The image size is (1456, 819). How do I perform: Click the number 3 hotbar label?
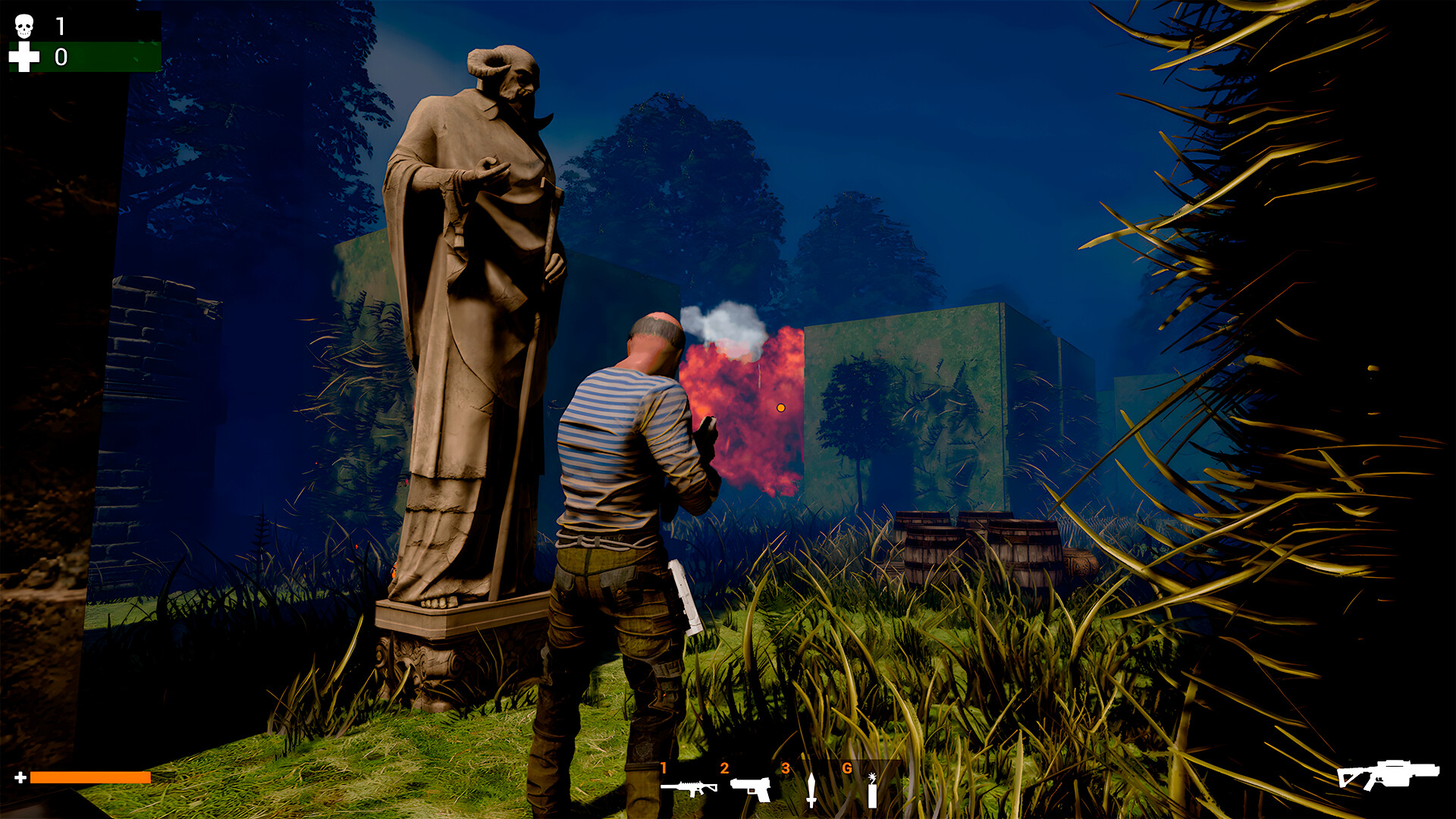pos(786,767)
